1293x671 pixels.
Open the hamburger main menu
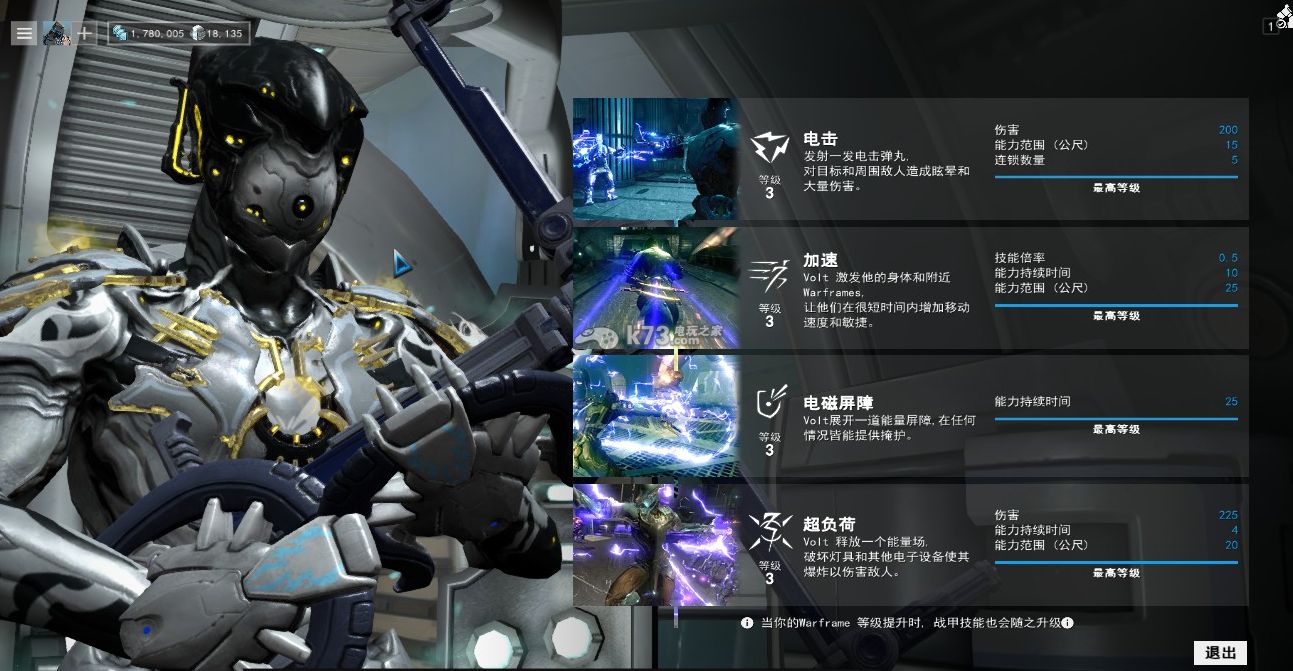click(x=25, y=33)
